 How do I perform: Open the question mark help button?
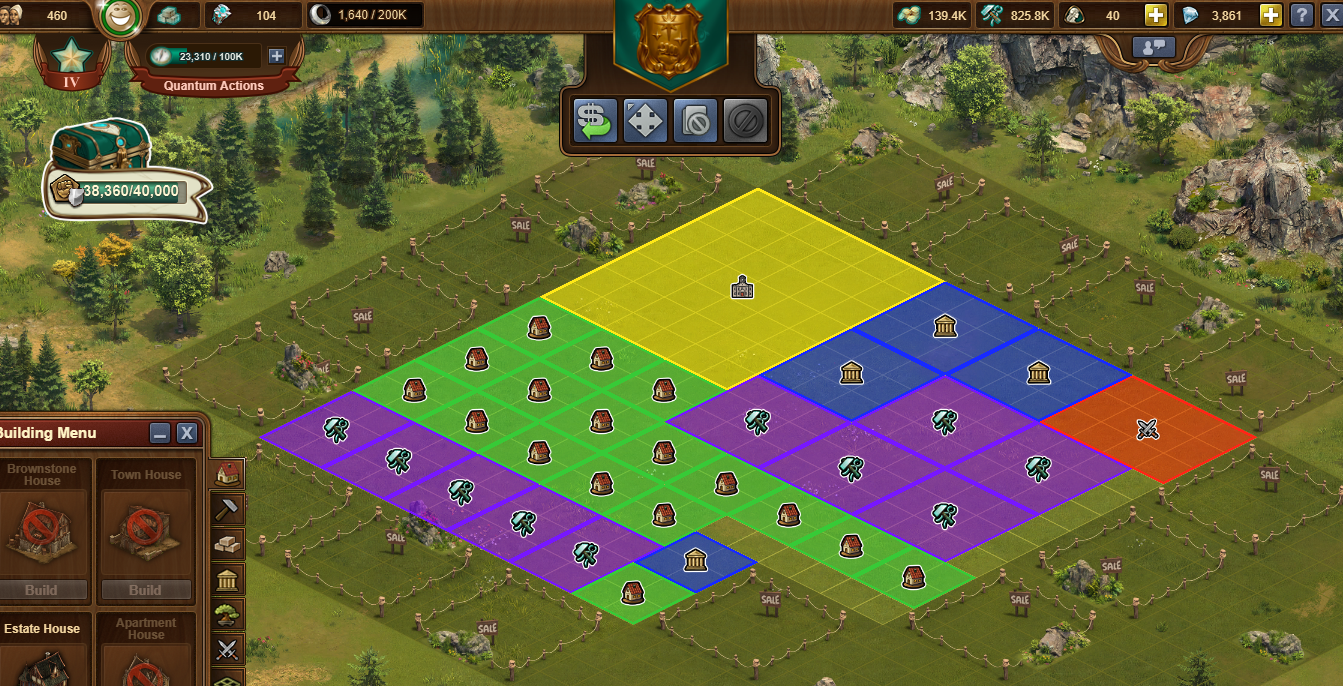tap(1301, 15)
